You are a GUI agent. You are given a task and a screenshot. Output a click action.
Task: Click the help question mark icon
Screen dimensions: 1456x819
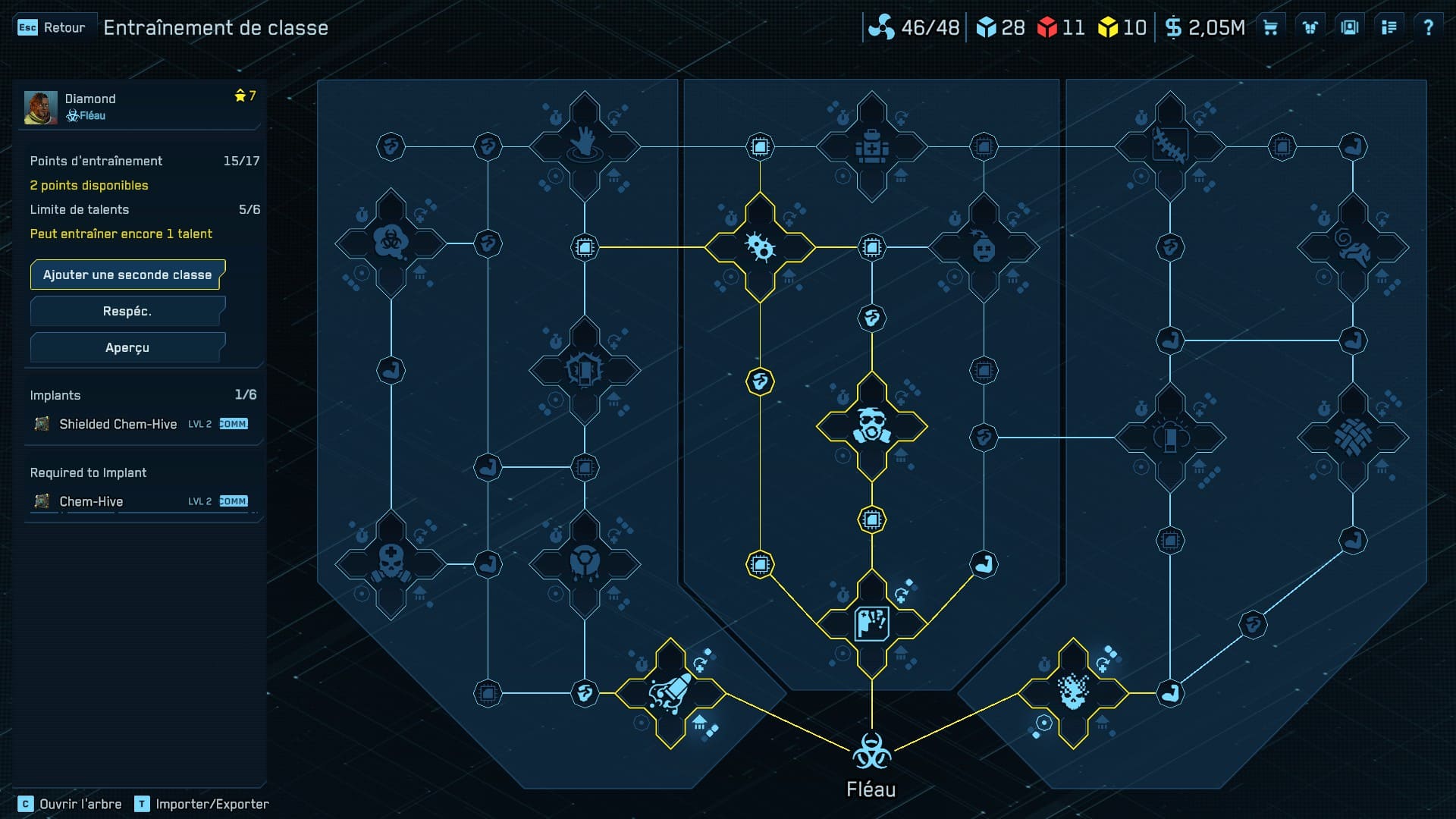[1430, 27]
